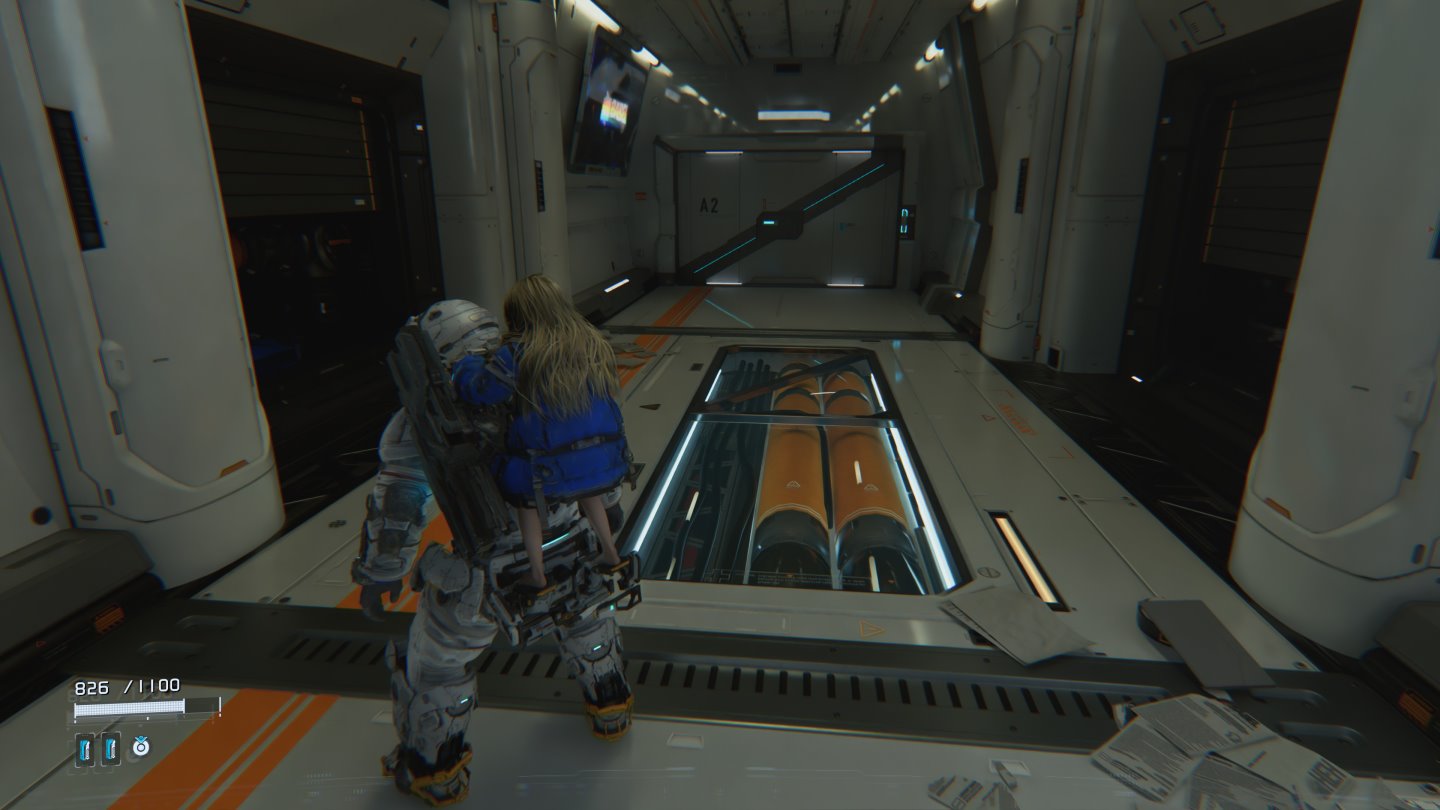Click the ring-shaped medal icon near the health bar

[141, 746]
